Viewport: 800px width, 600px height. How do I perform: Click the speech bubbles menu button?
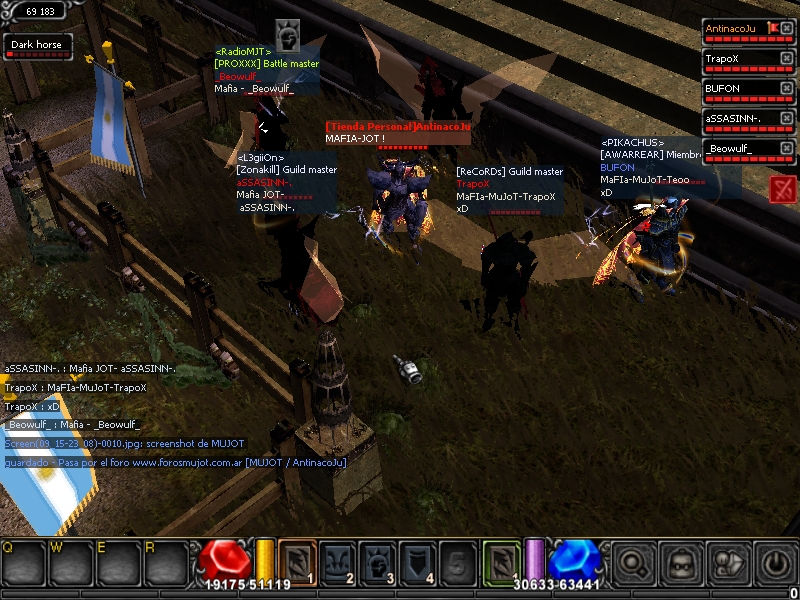[728, 564]
